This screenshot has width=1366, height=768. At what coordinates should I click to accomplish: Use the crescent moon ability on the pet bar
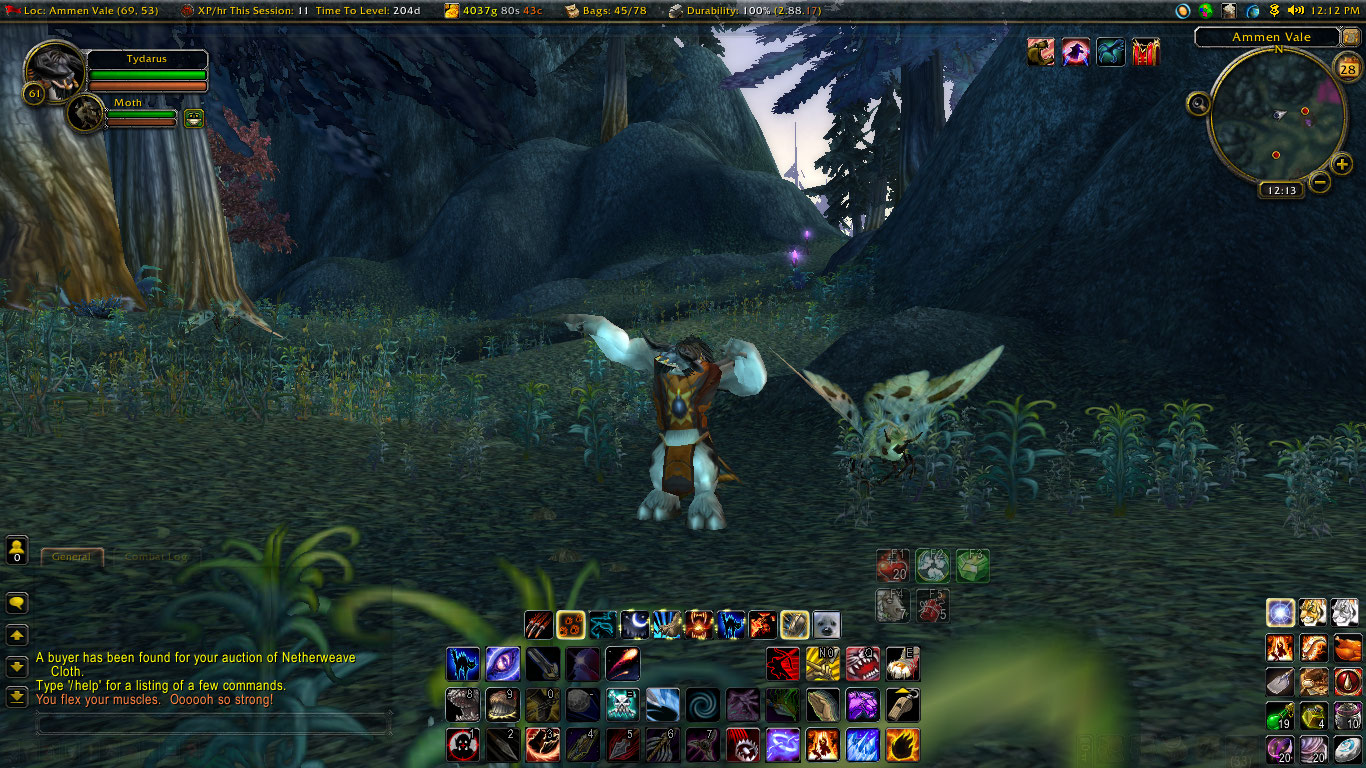tap(635, 625)
